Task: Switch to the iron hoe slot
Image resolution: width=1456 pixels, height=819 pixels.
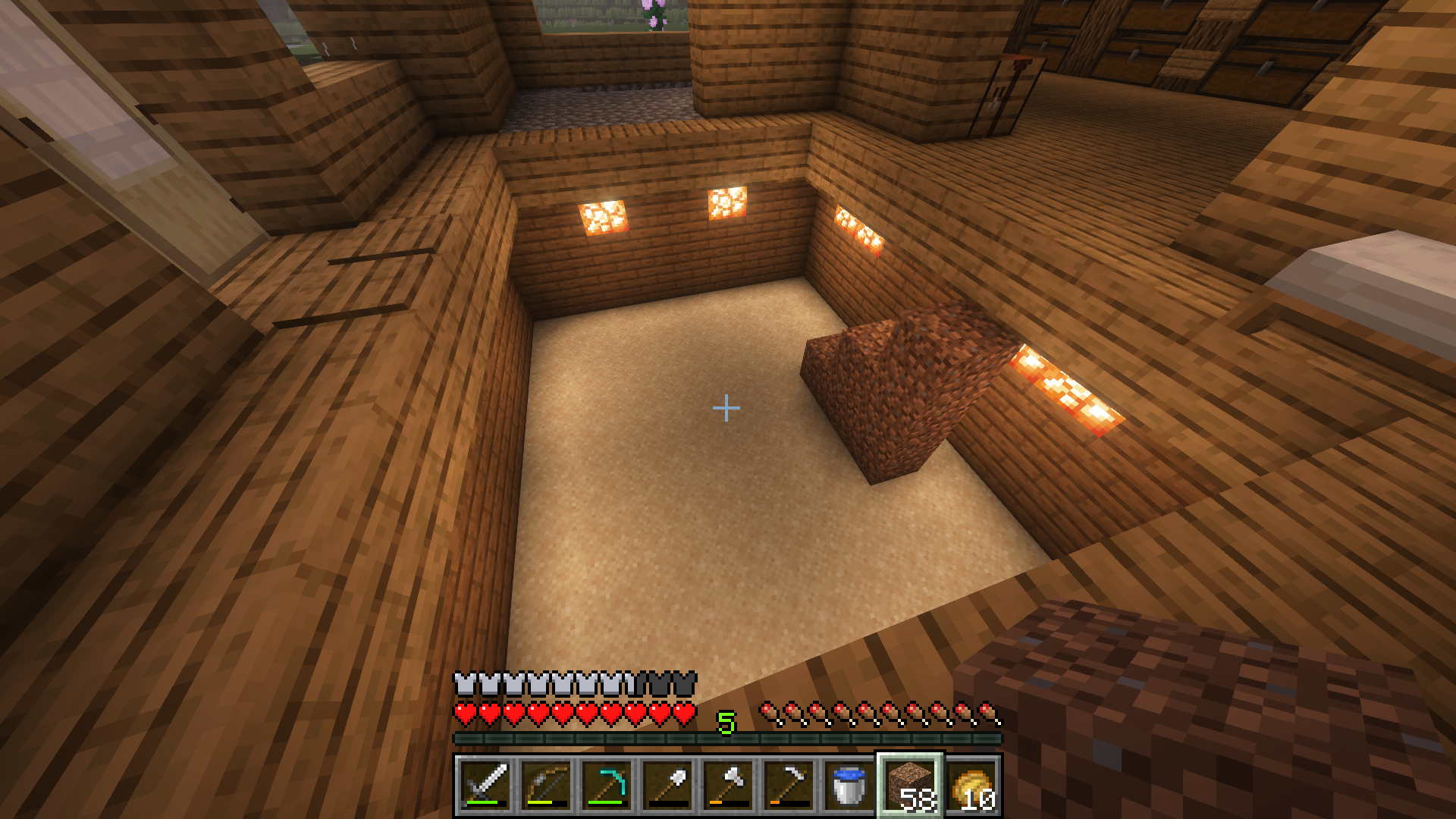Action: (x=789, y=785)
